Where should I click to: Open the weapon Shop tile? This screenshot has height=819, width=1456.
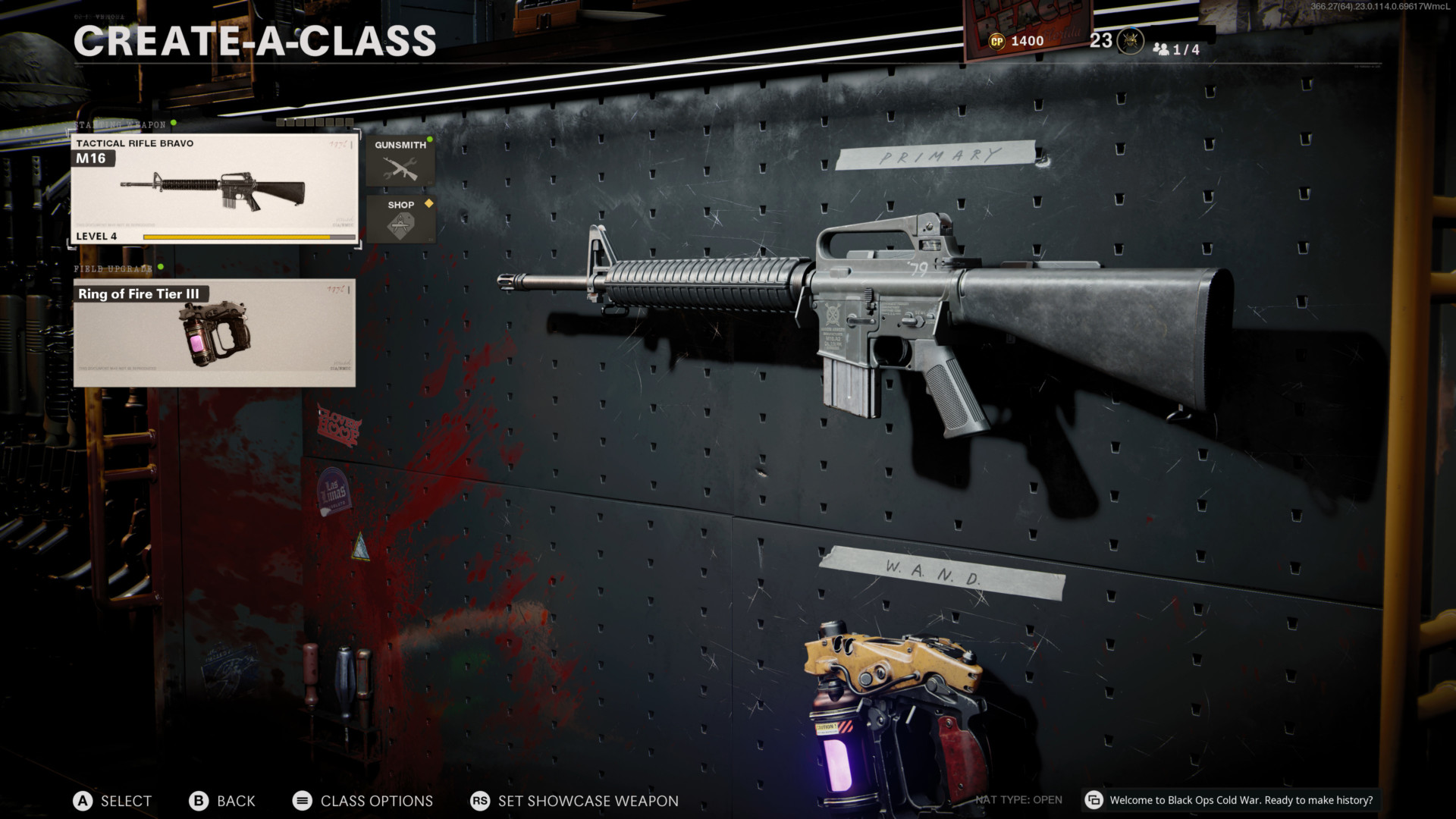[400, 219]
